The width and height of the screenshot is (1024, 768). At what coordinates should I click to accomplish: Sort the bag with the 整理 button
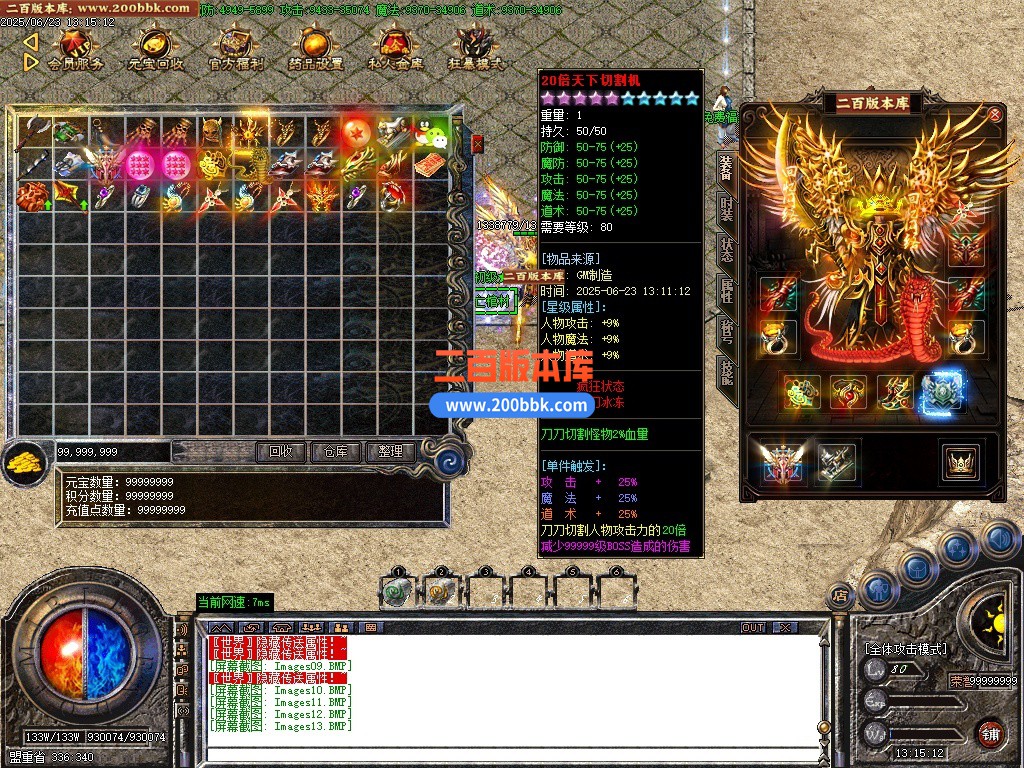pyautogui.click(x=389, y=451)
